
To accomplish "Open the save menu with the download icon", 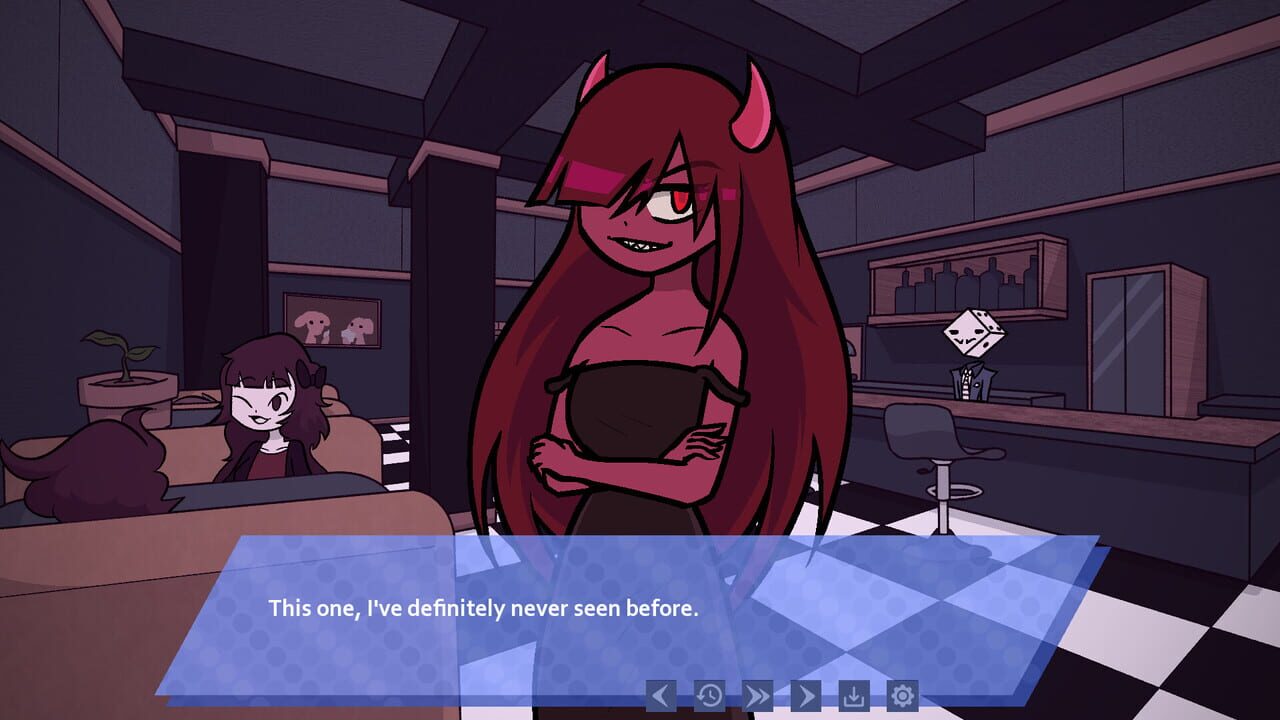I will (x=853, y=695).
